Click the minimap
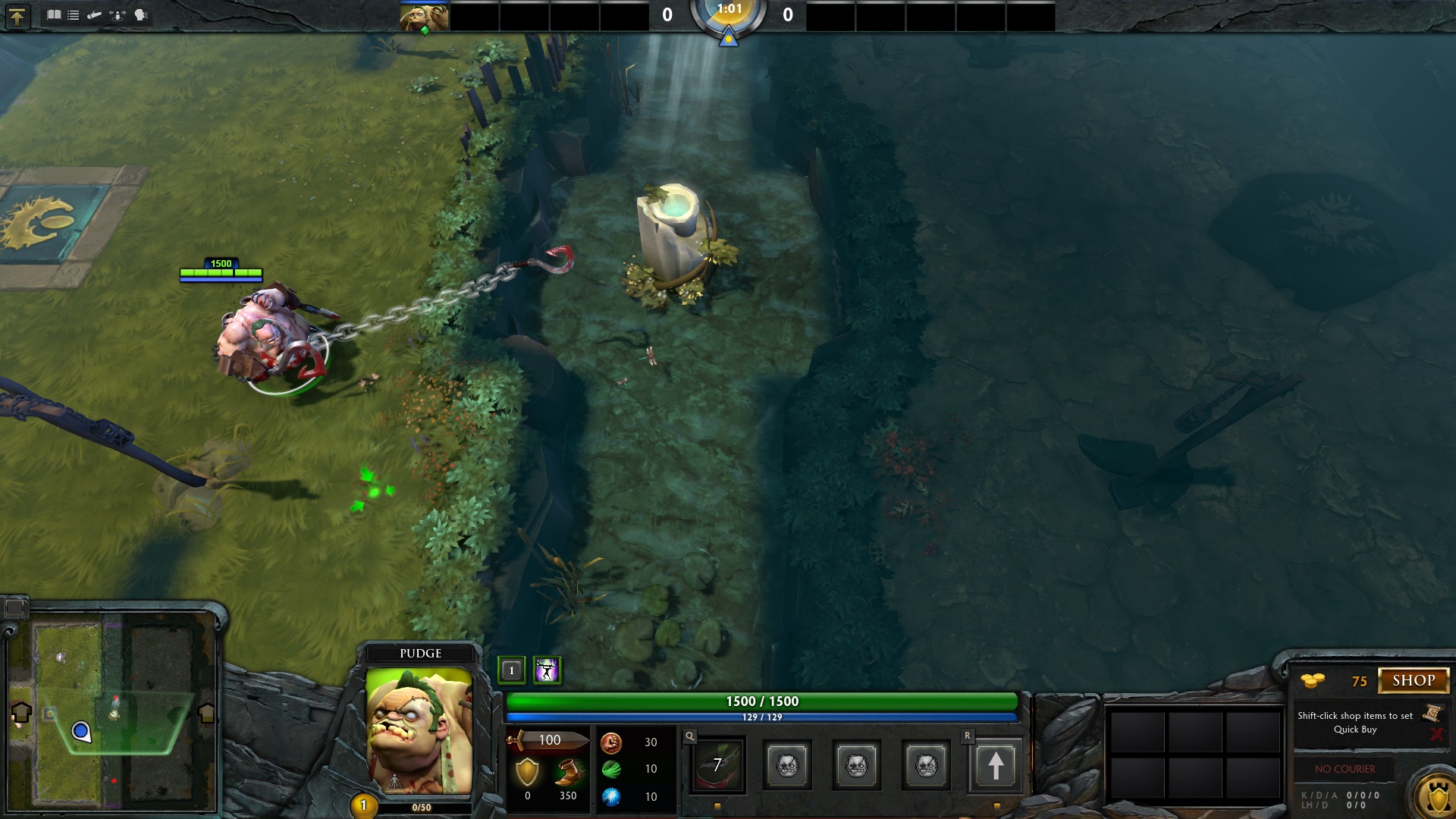This screenshot has height=819, width=1456. tap(112, 709)
